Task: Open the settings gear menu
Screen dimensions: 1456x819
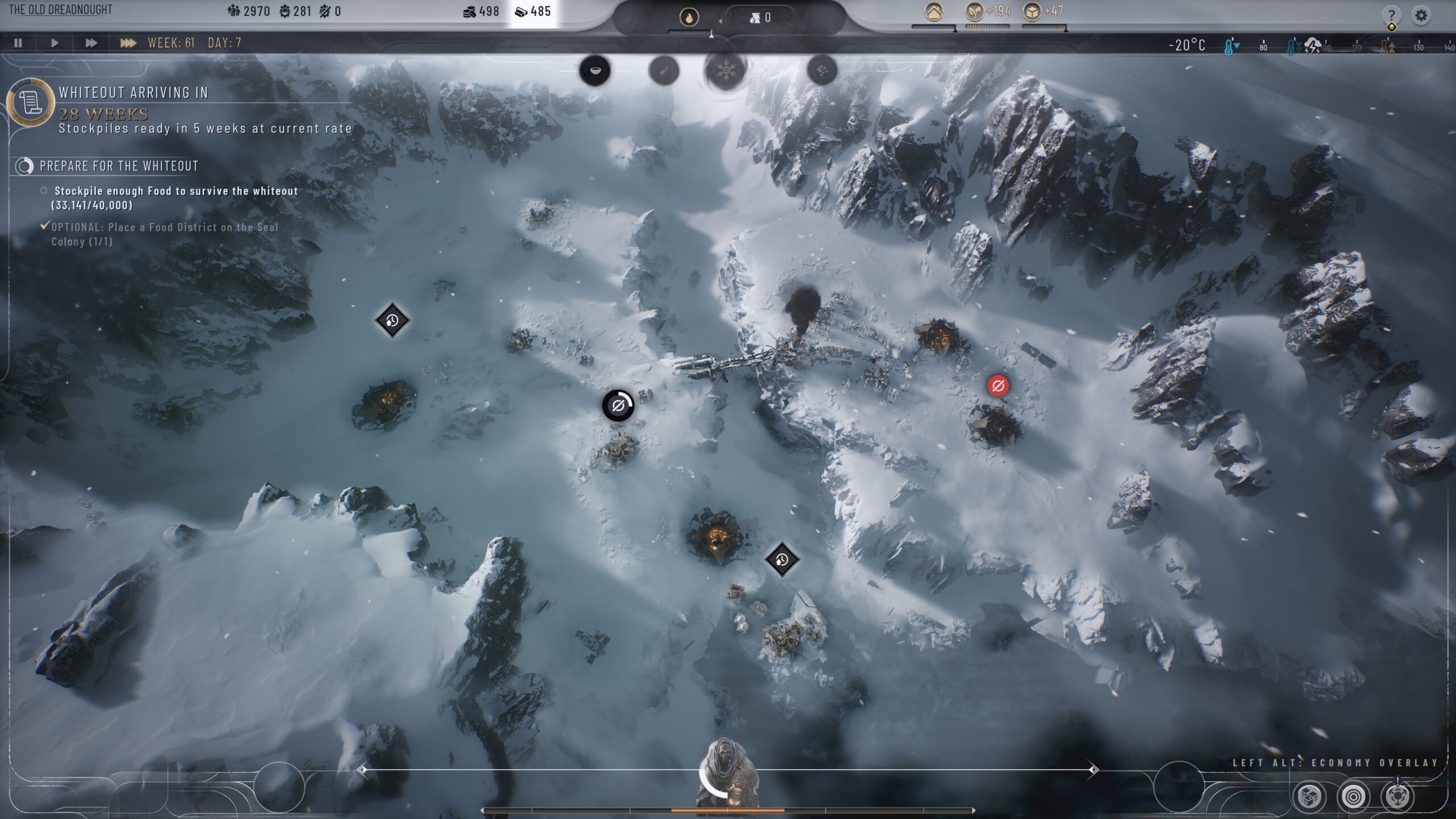Action: pyautogui.click(x=1421, y=15)
